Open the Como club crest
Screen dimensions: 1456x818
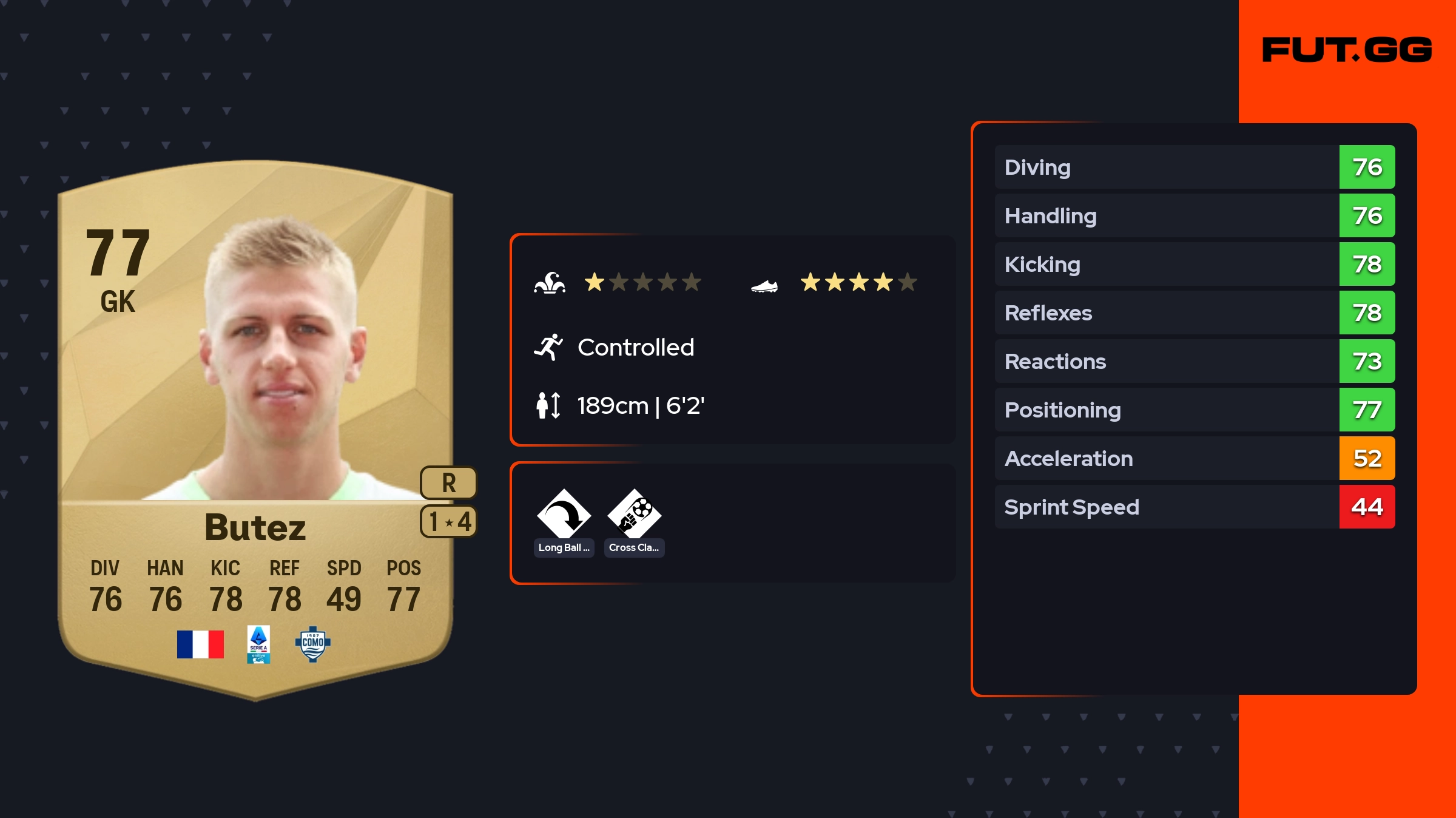(x=312, y=644)
